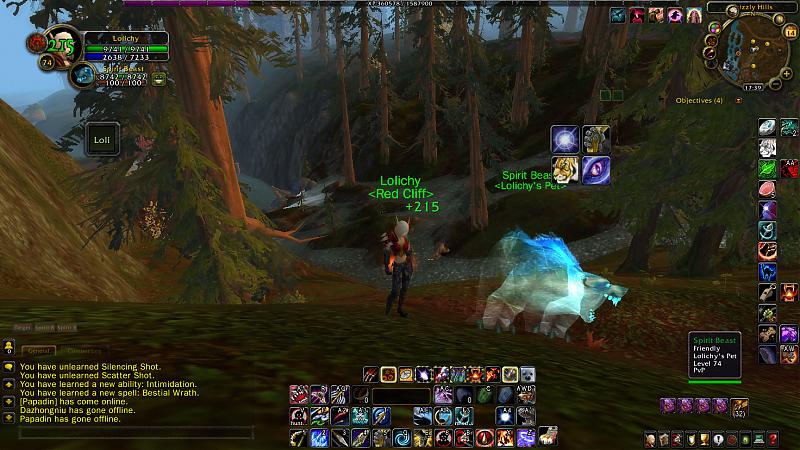The height and width of the screenshot is (450, 800).
Task: Switch to the General chat tab
Action: pyautogui.click(x=39, y=351)
